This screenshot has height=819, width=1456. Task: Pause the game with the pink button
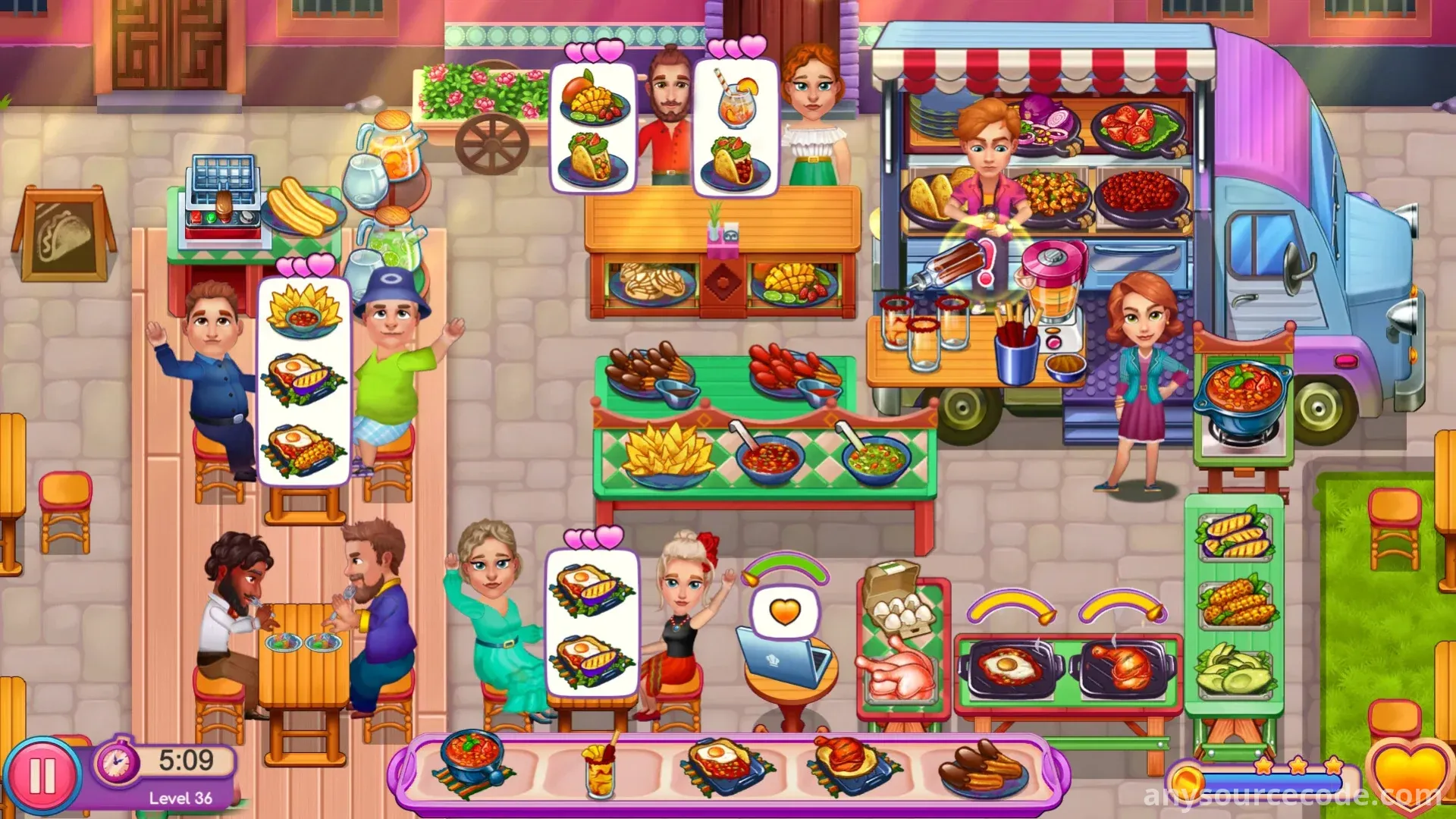(42, 777)
